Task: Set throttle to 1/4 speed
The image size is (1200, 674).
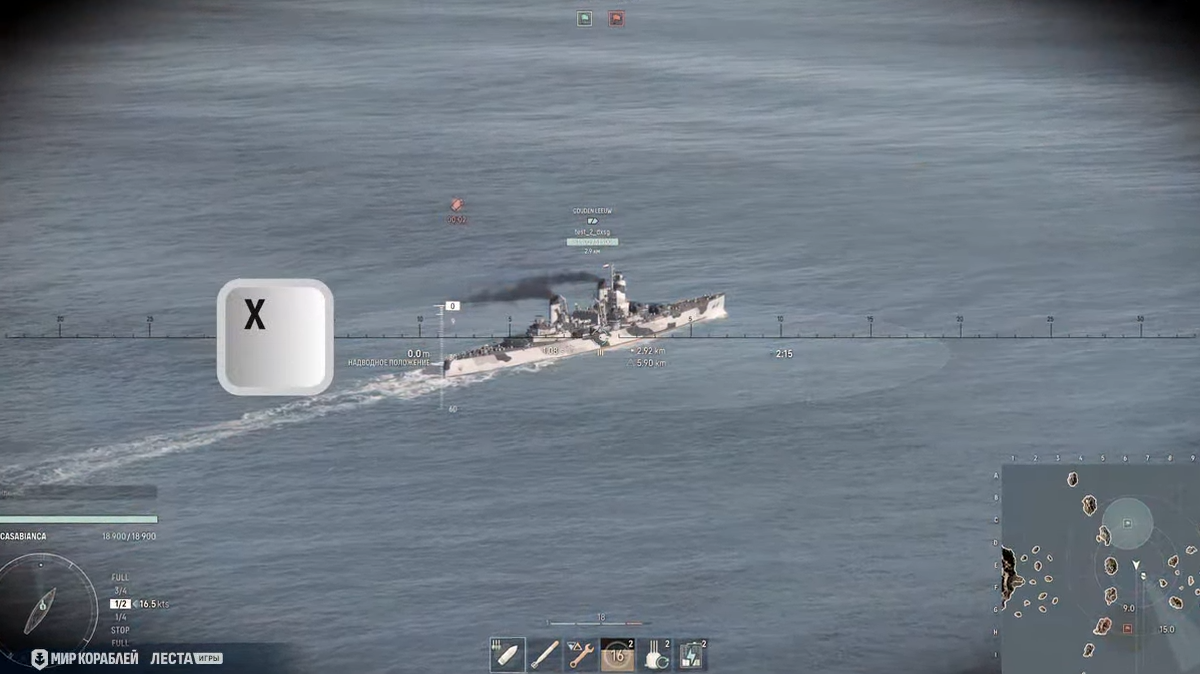Action: click(x=120, y=617)
